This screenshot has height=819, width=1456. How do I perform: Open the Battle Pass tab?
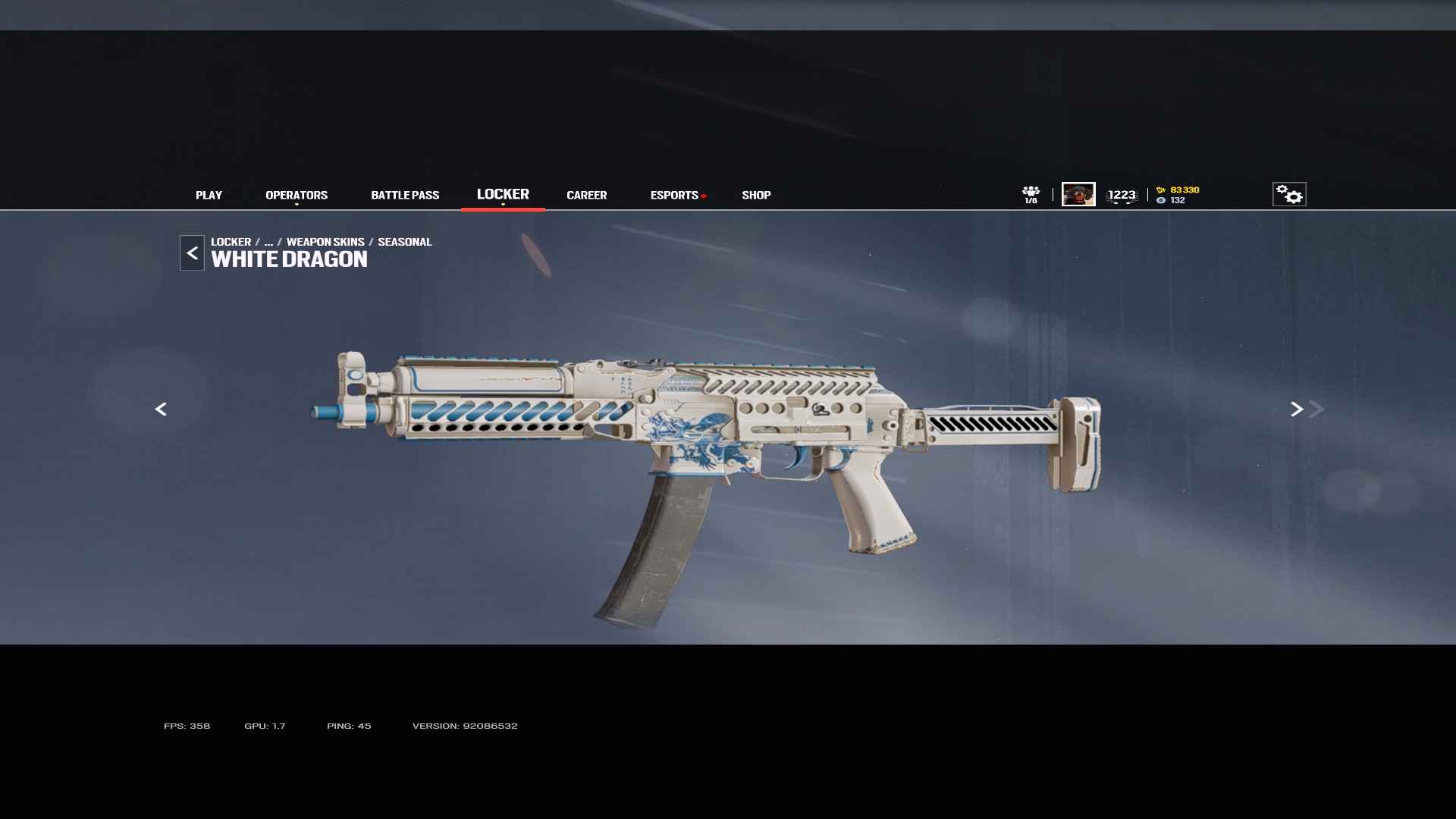click(405, 195)
